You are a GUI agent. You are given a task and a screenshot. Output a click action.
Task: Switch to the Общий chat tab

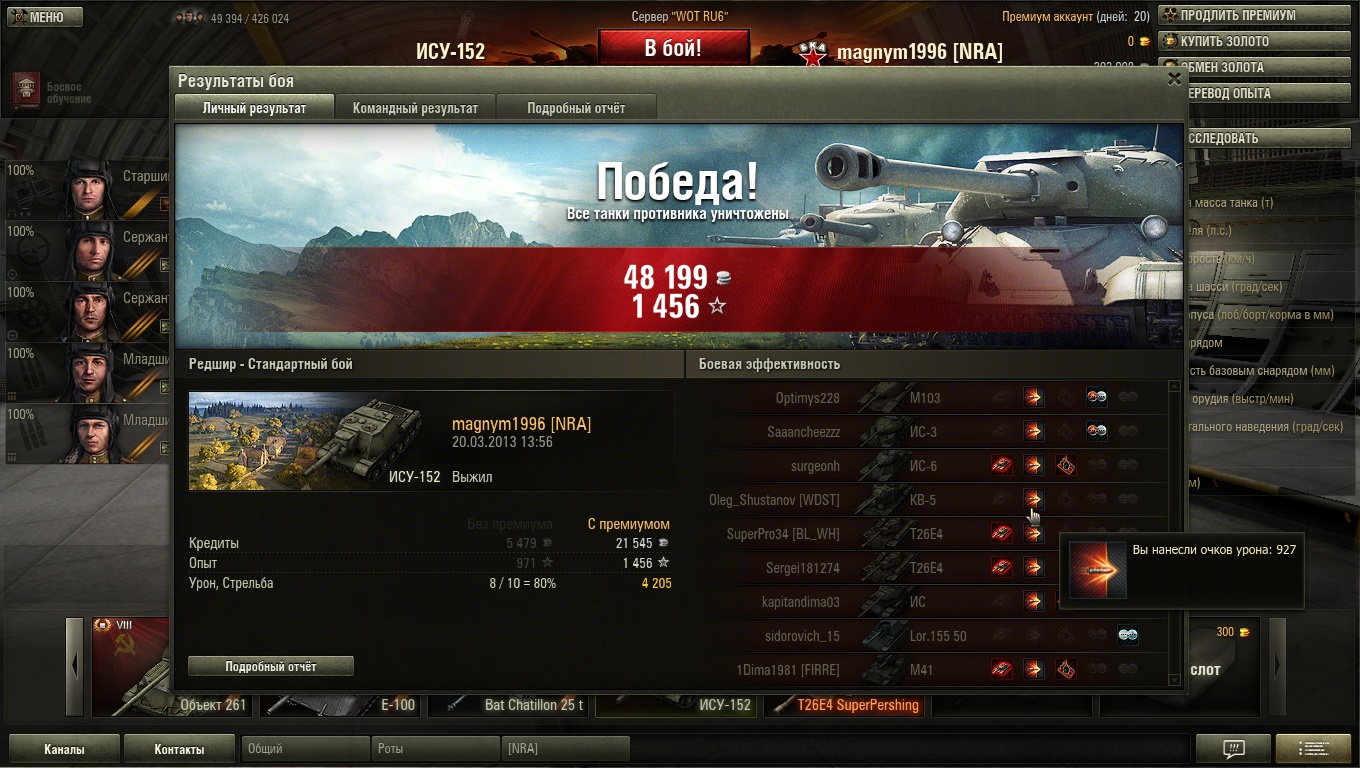click(304, 749)
